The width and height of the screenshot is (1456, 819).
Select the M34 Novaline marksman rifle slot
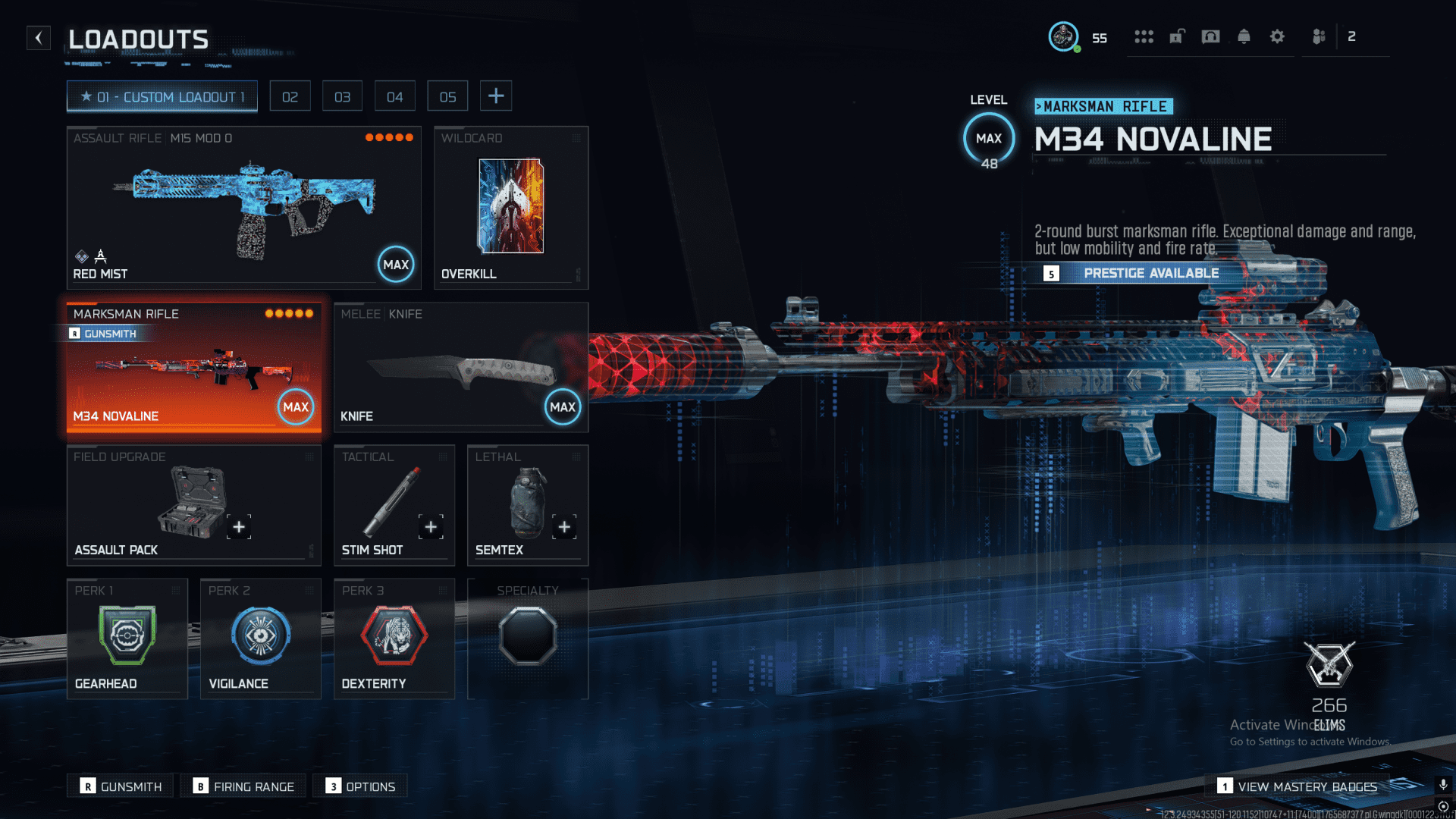pyautogui.click(x=193, y=368)
